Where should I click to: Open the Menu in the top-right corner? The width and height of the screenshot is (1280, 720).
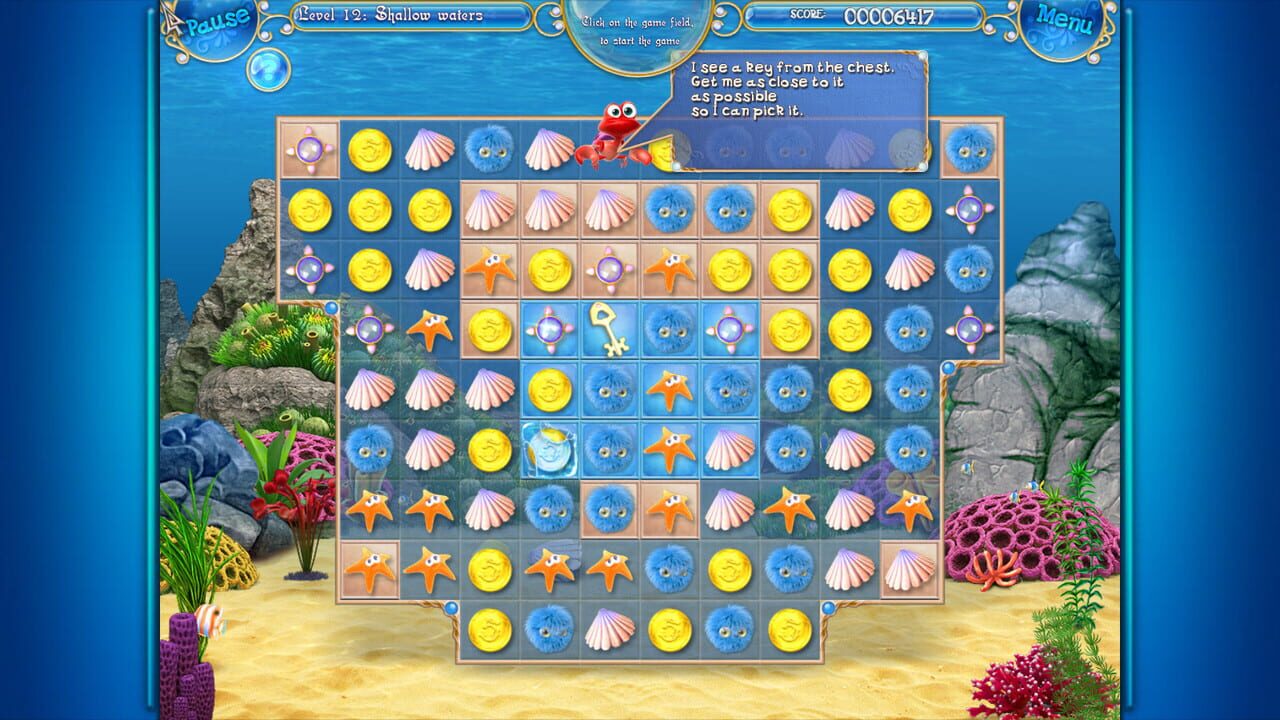1066,16
